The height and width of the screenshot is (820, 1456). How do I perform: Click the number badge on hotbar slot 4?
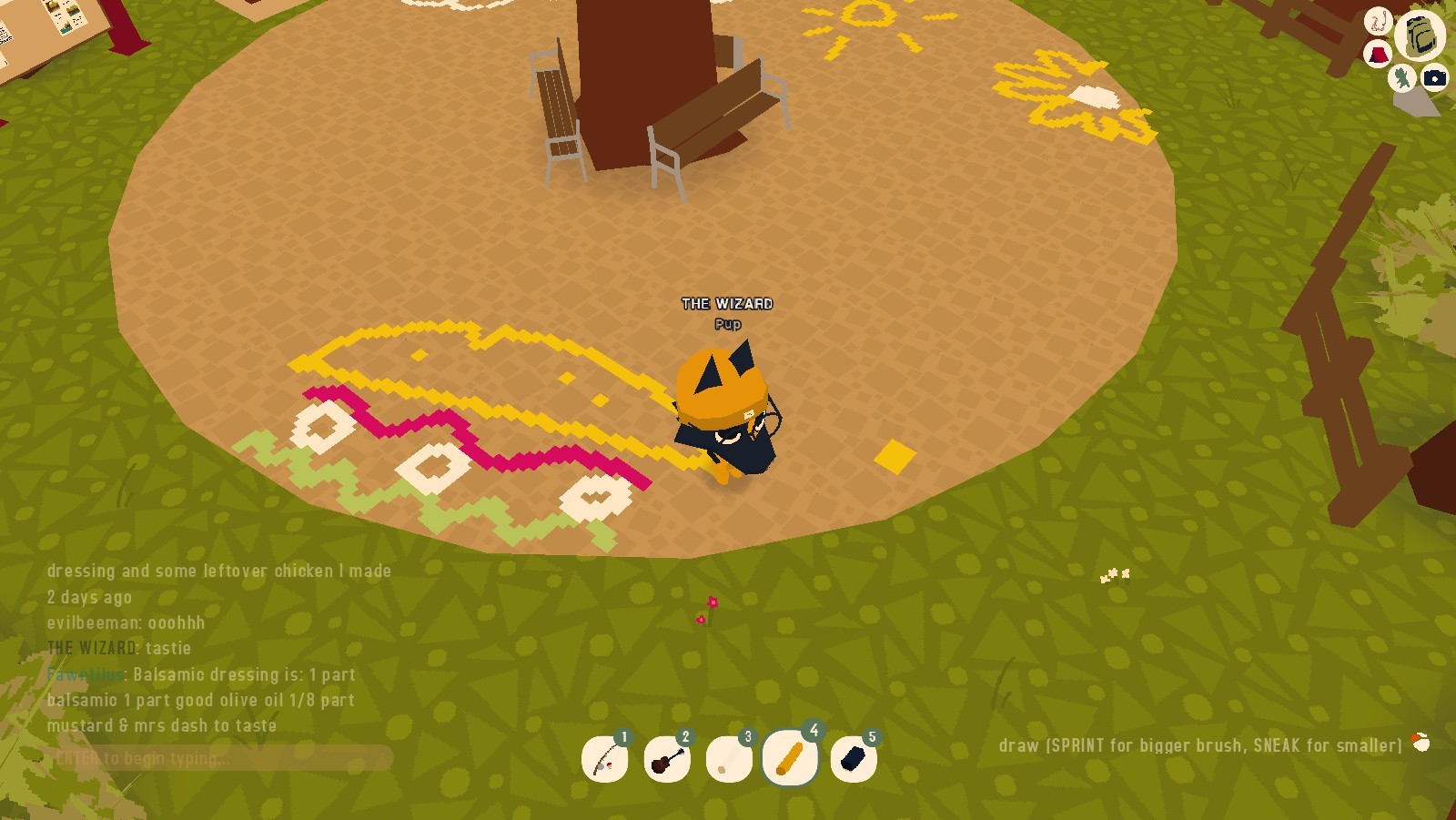tap(813, 730)
